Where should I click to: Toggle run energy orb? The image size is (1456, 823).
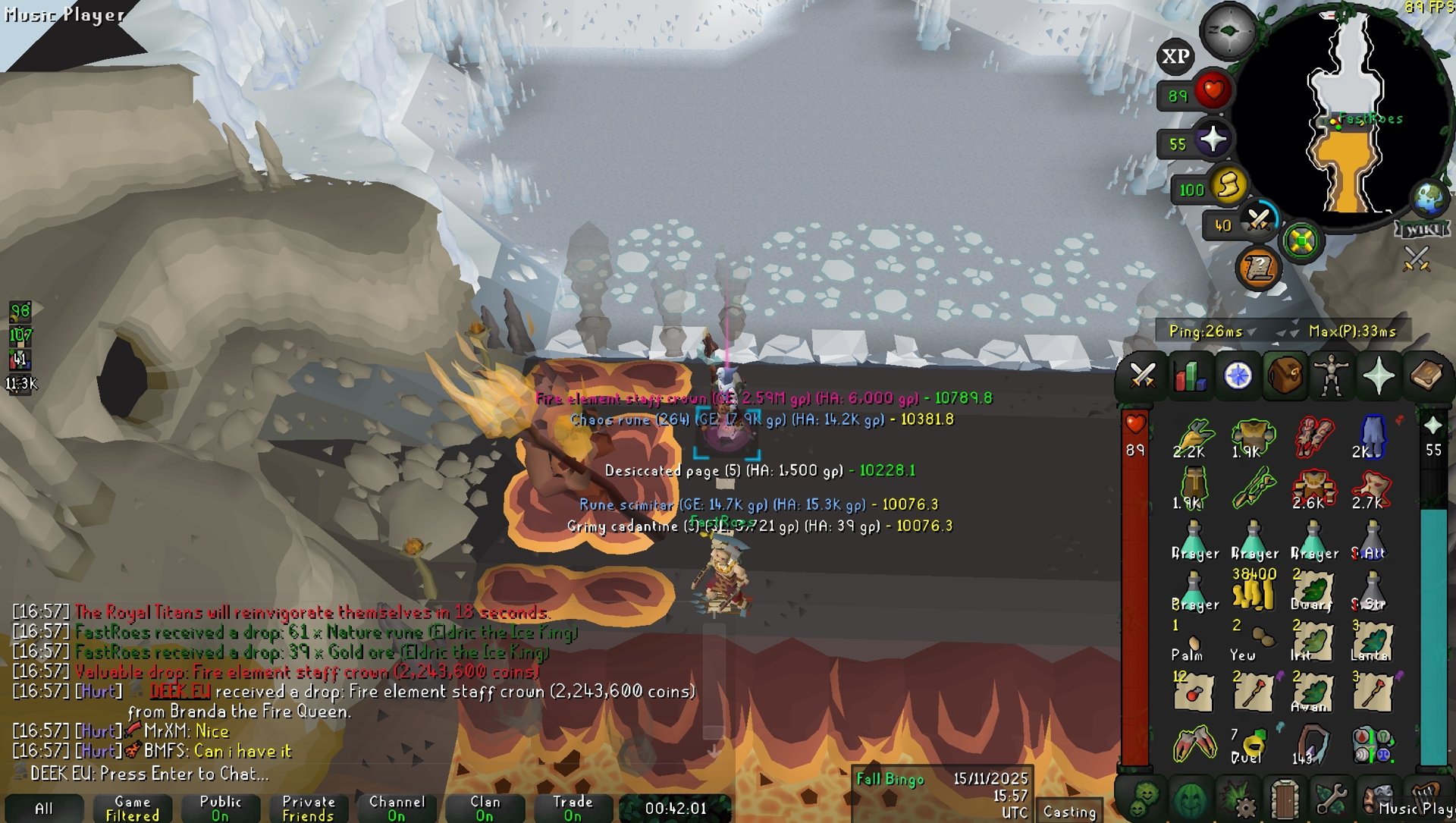pyautogui.click(x=1228, y=185)
